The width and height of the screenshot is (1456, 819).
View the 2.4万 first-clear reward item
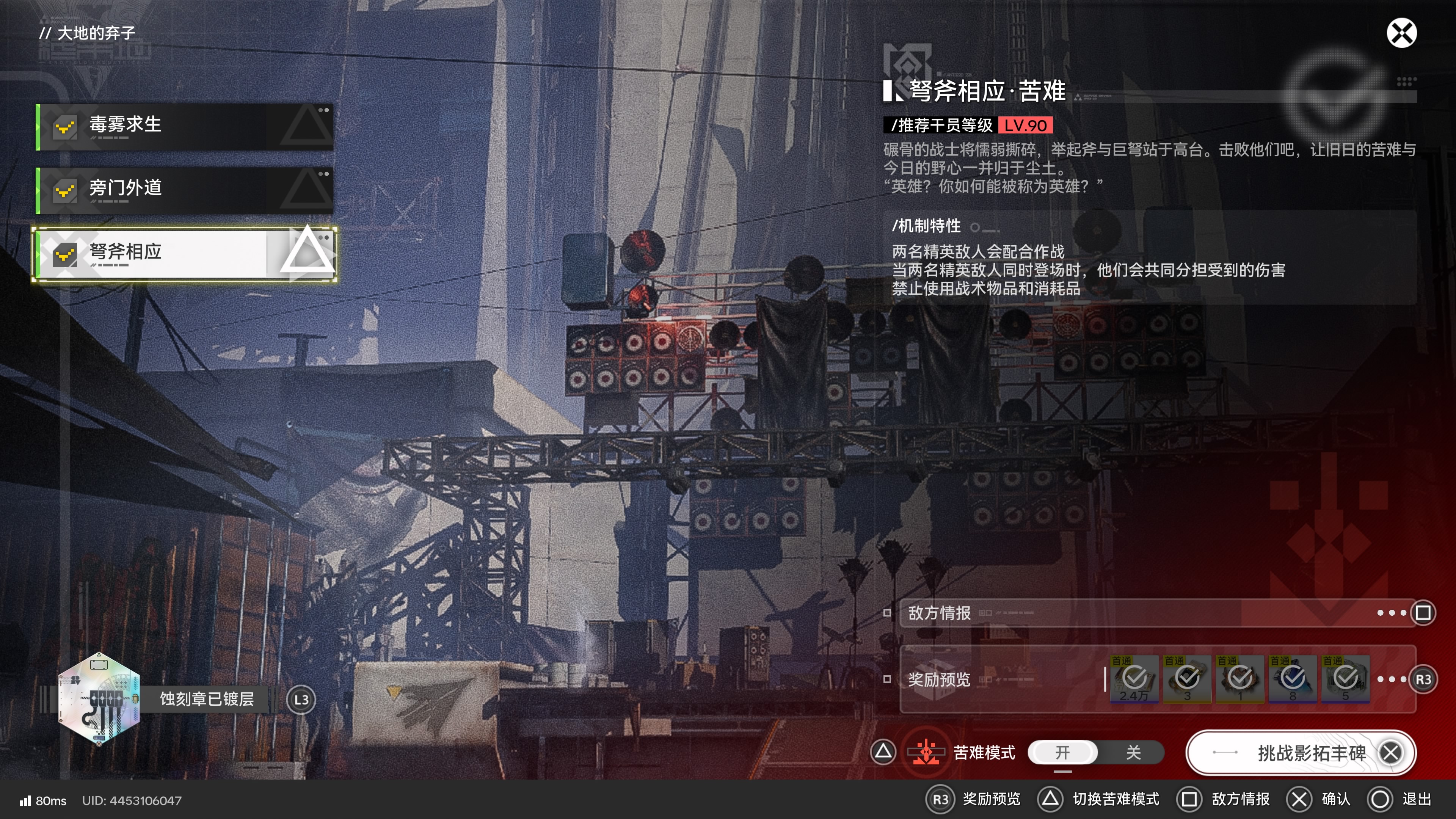[x=1134, y=679]
